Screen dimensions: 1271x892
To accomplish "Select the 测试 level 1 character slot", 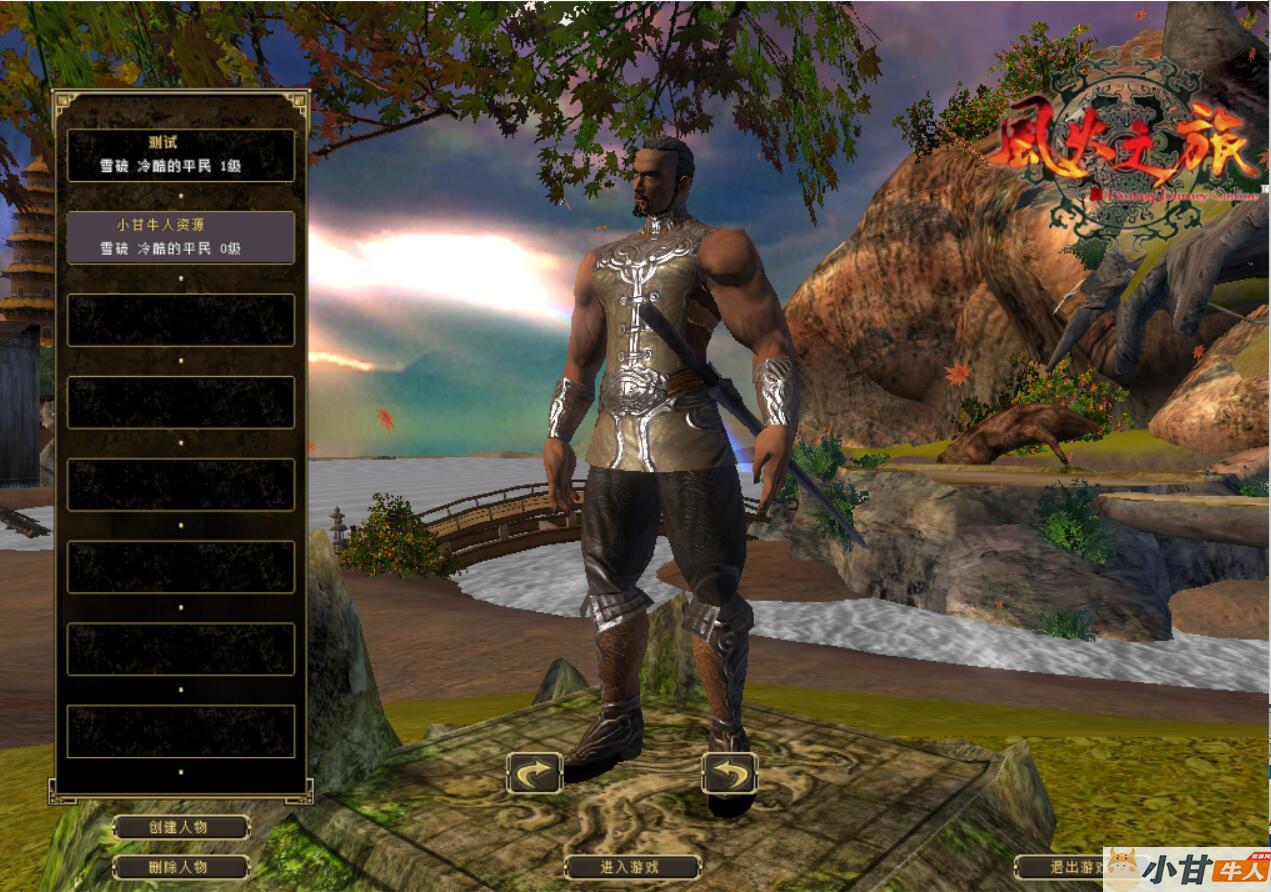I will coord(181,155).
